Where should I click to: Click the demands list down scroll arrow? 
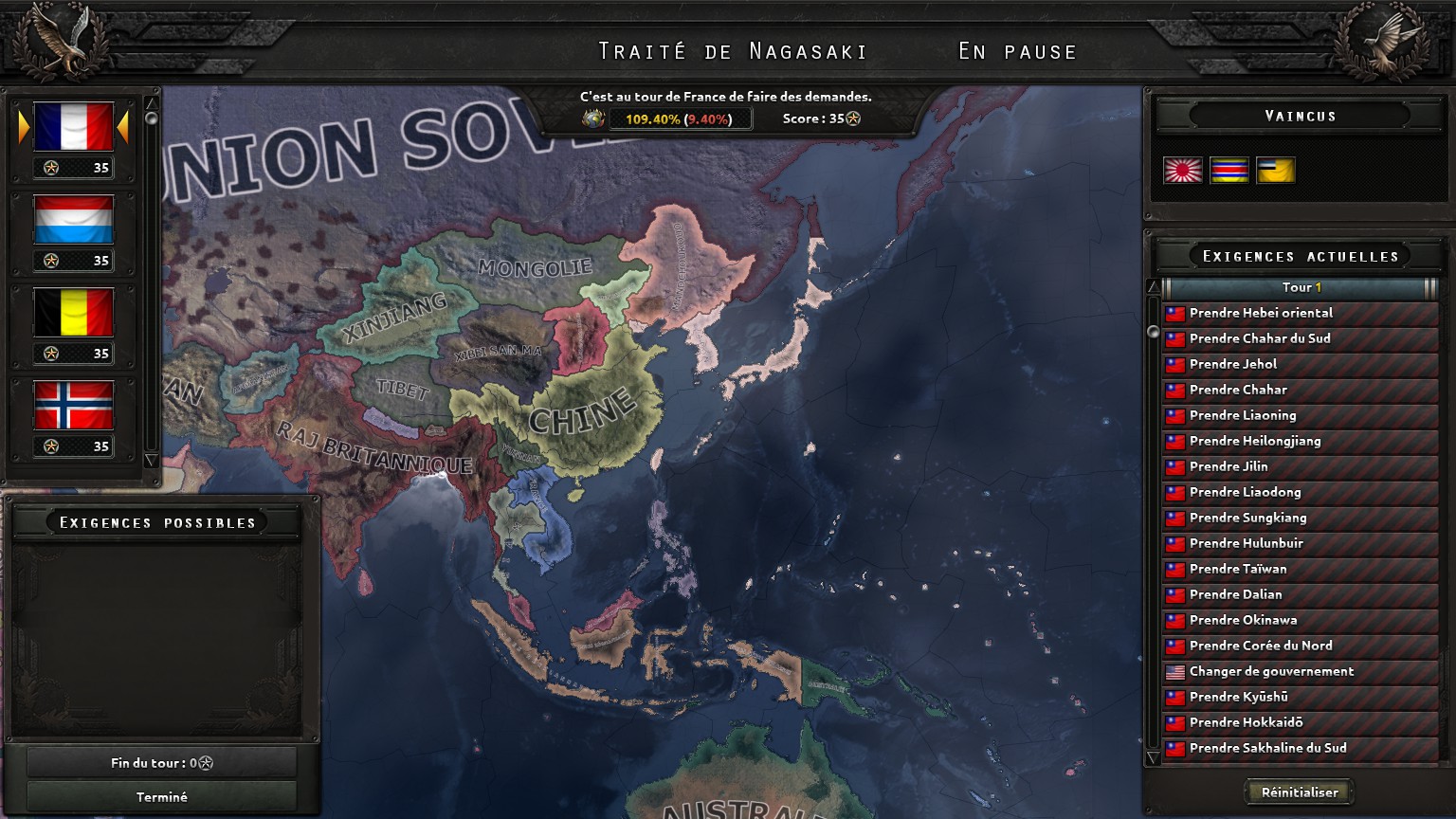(x=1153, y=758)
